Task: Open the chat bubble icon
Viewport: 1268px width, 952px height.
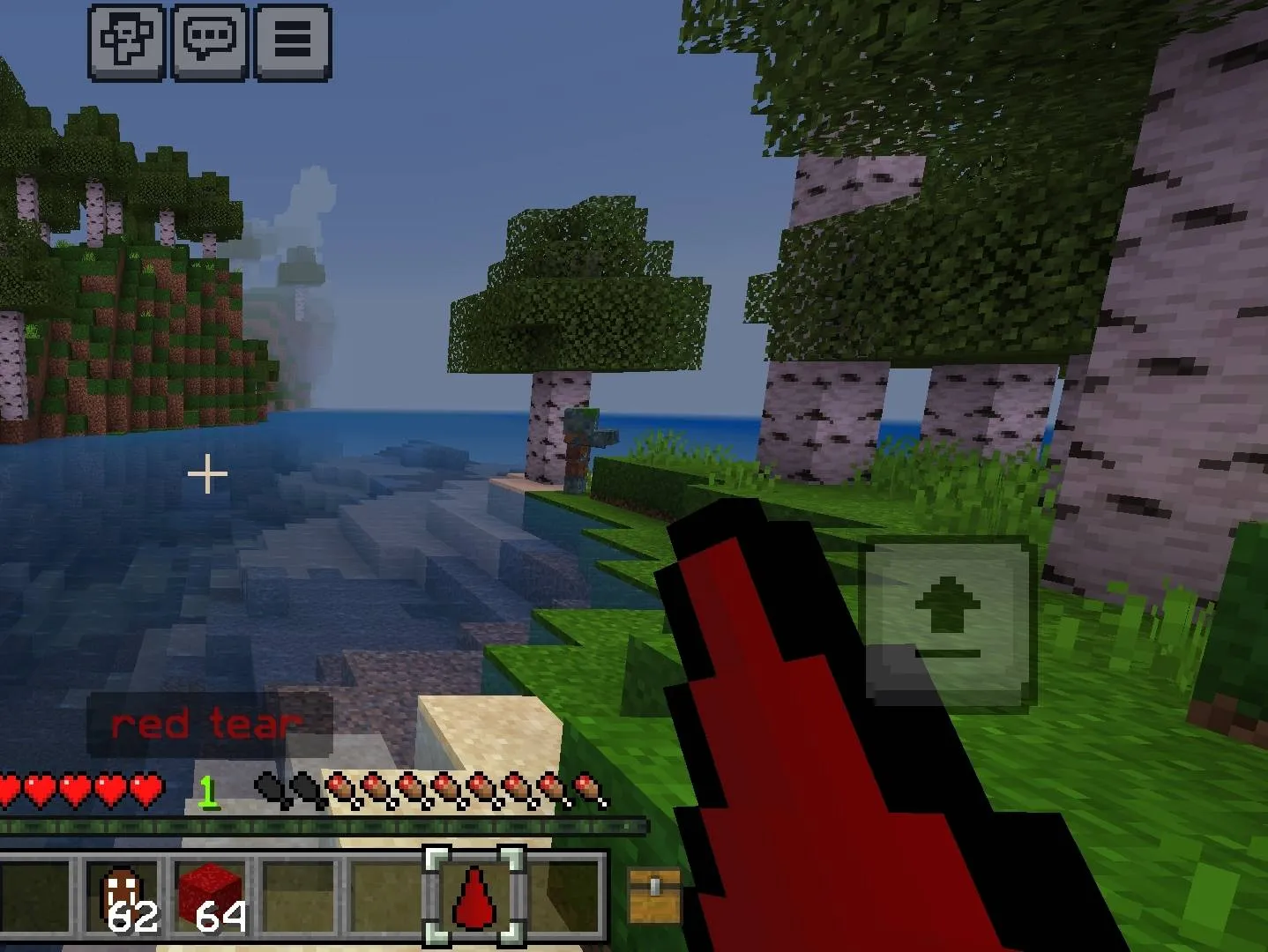Action: pyautogui.click(x=211, y=41)
